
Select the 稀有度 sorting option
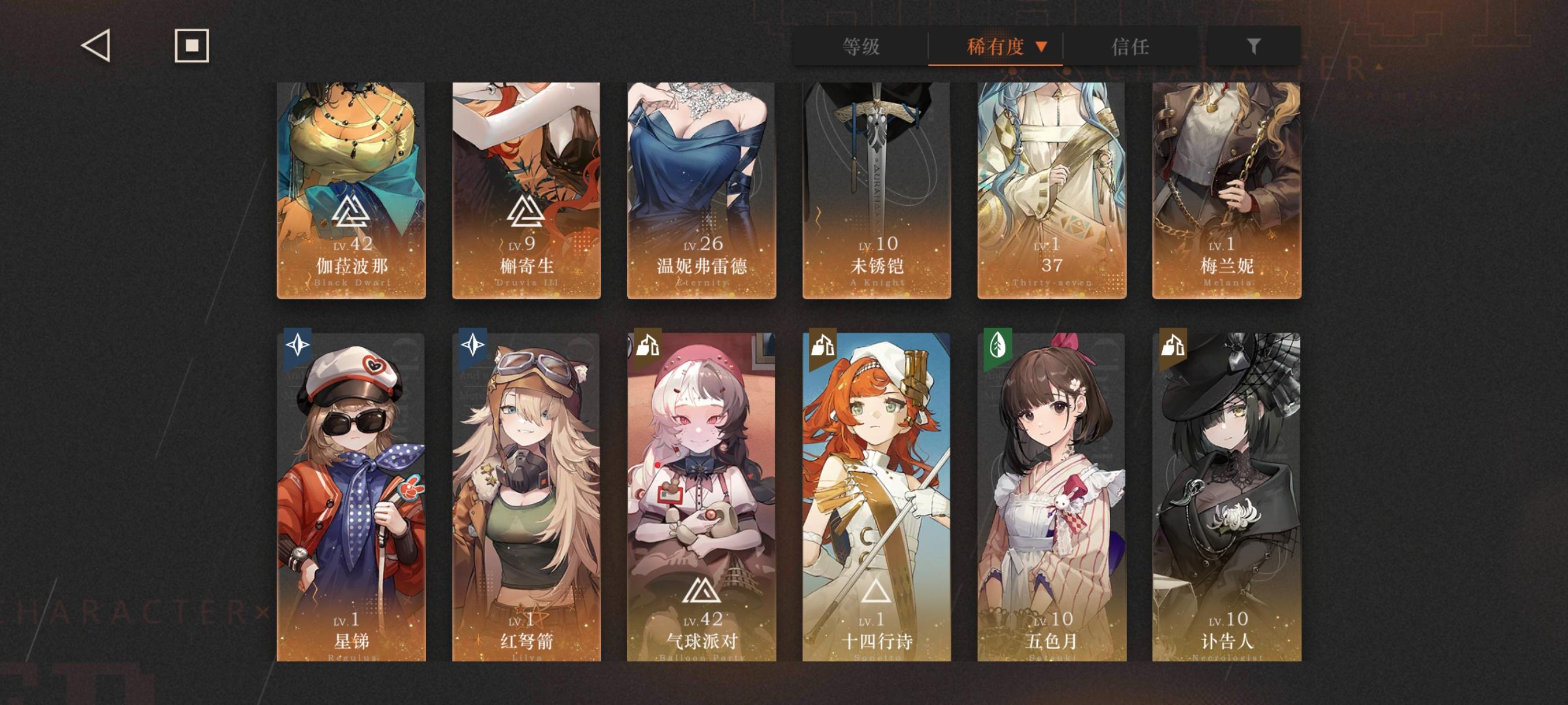[x=996, y=46]
